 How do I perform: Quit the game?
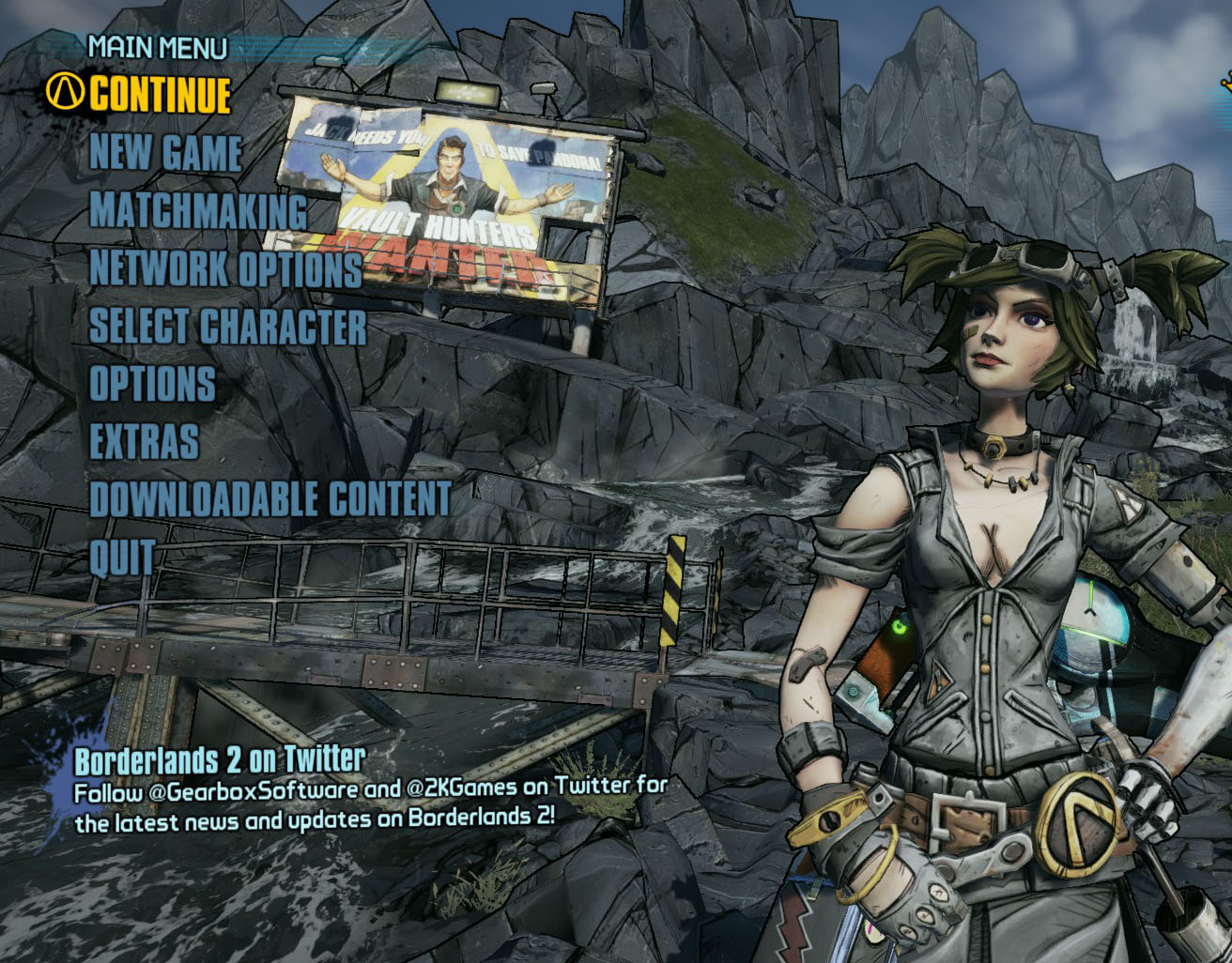click(122, 558)
